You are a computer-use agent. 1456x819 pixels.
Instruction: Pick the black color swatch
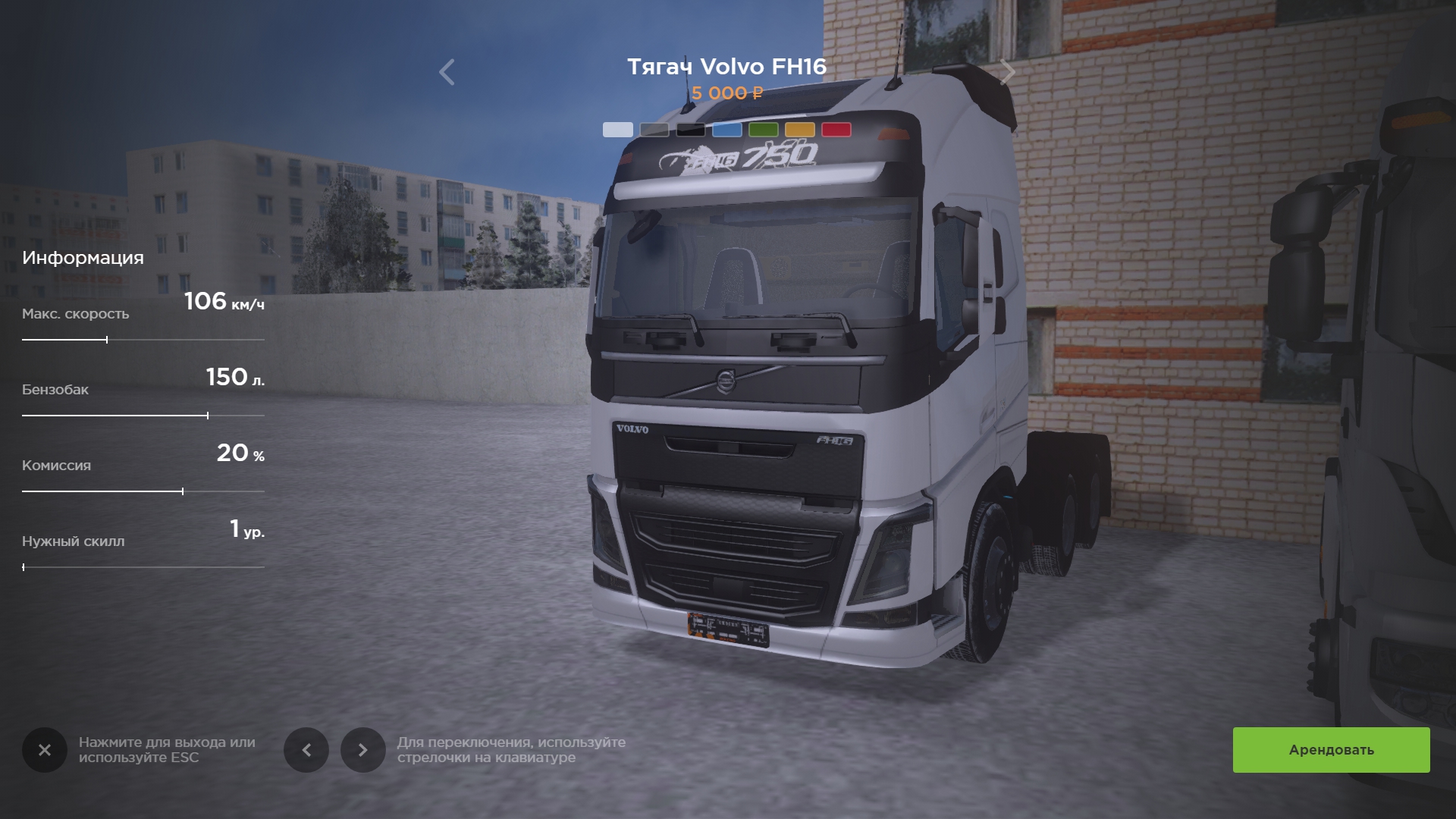tap(691, 130)
